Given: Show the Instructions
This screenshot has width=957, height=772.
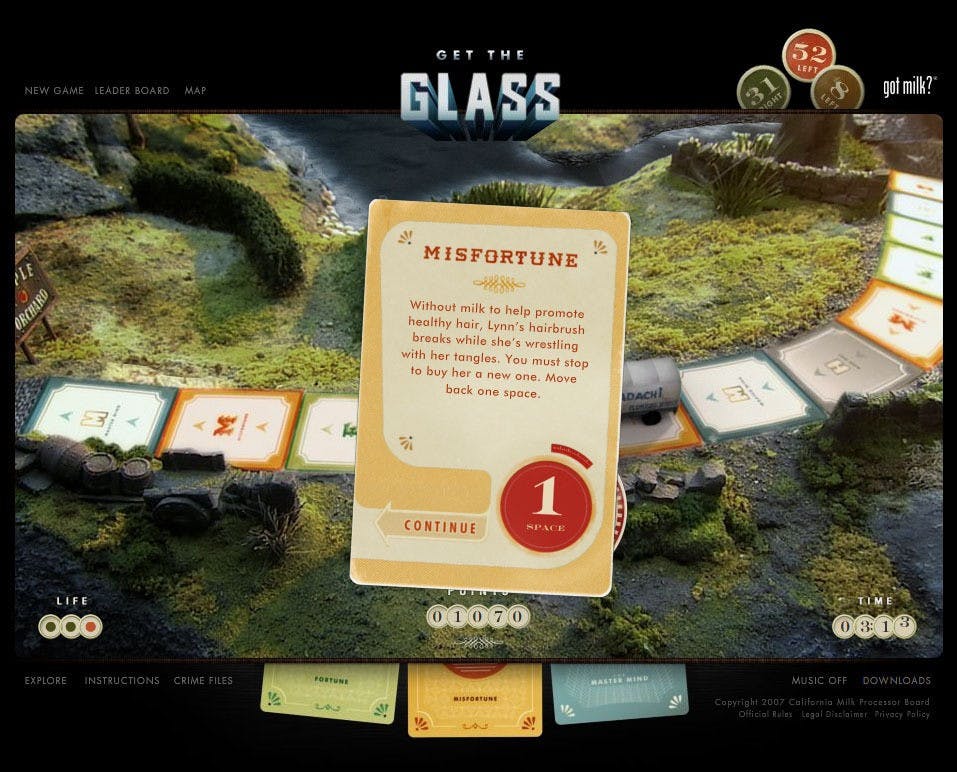Looking at the screenshot, I should [x=122, y=681].
